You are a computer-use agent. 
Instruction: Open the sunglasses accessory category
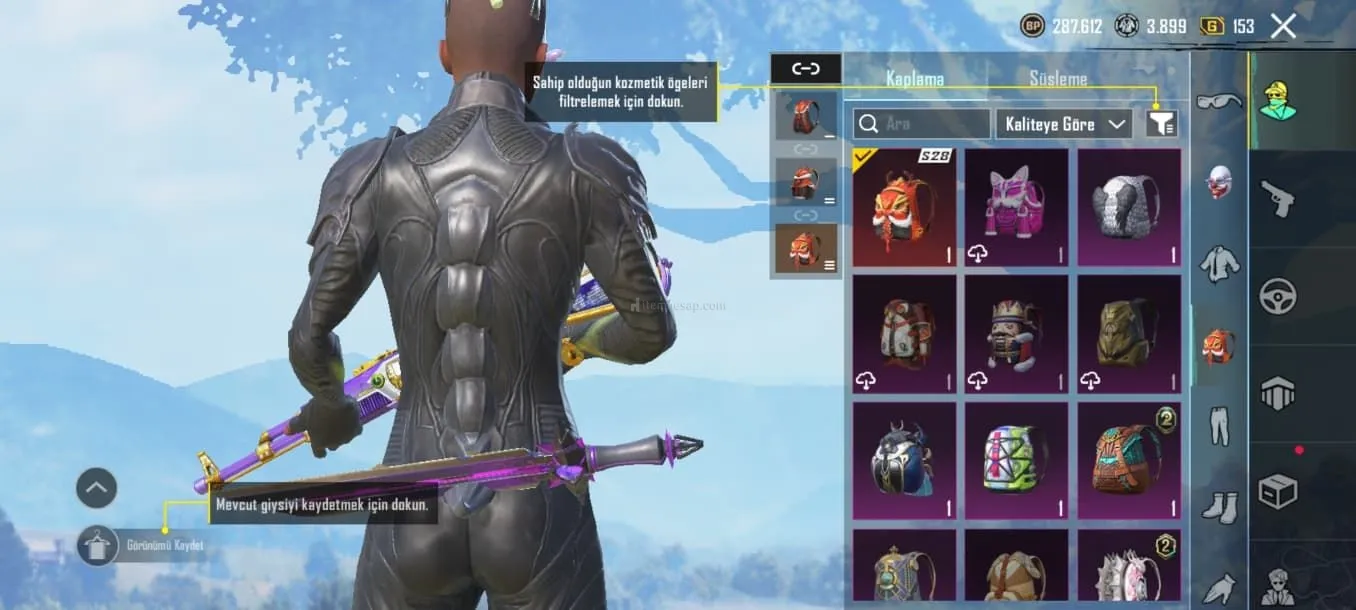click(1219, 100)
